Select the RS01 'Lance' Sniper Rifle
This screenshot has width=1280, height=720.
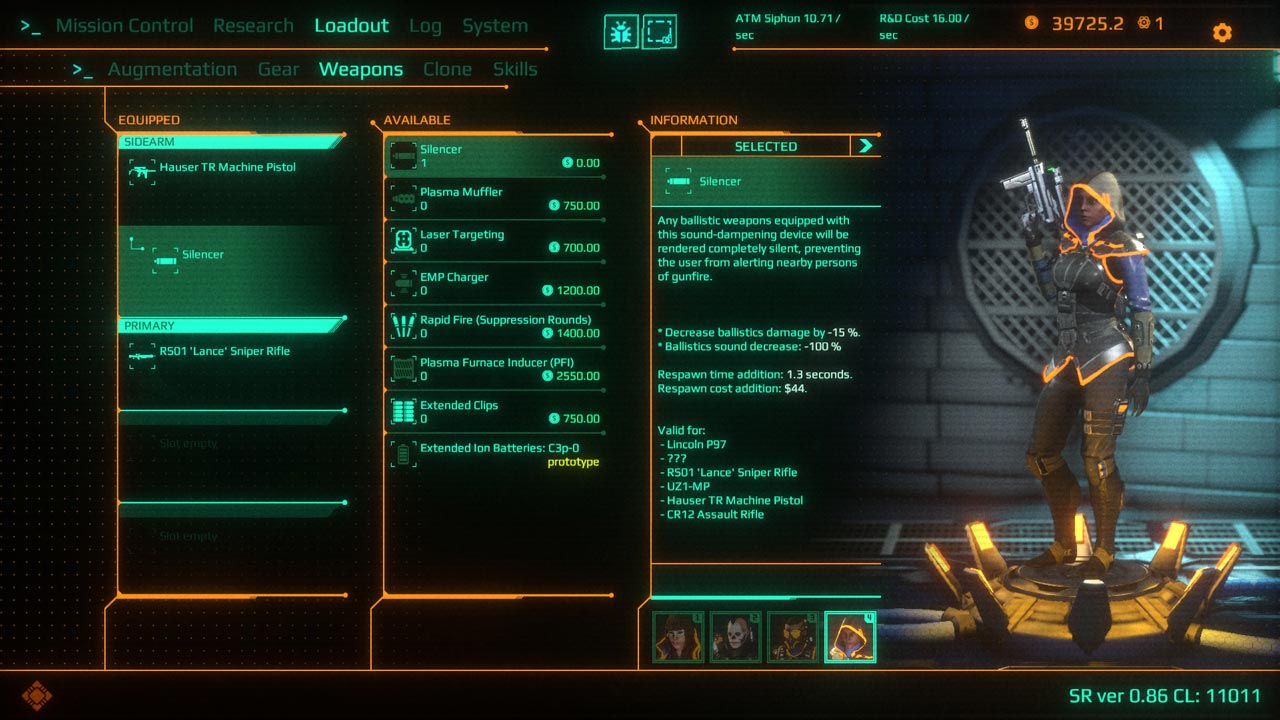pos(224,352)
